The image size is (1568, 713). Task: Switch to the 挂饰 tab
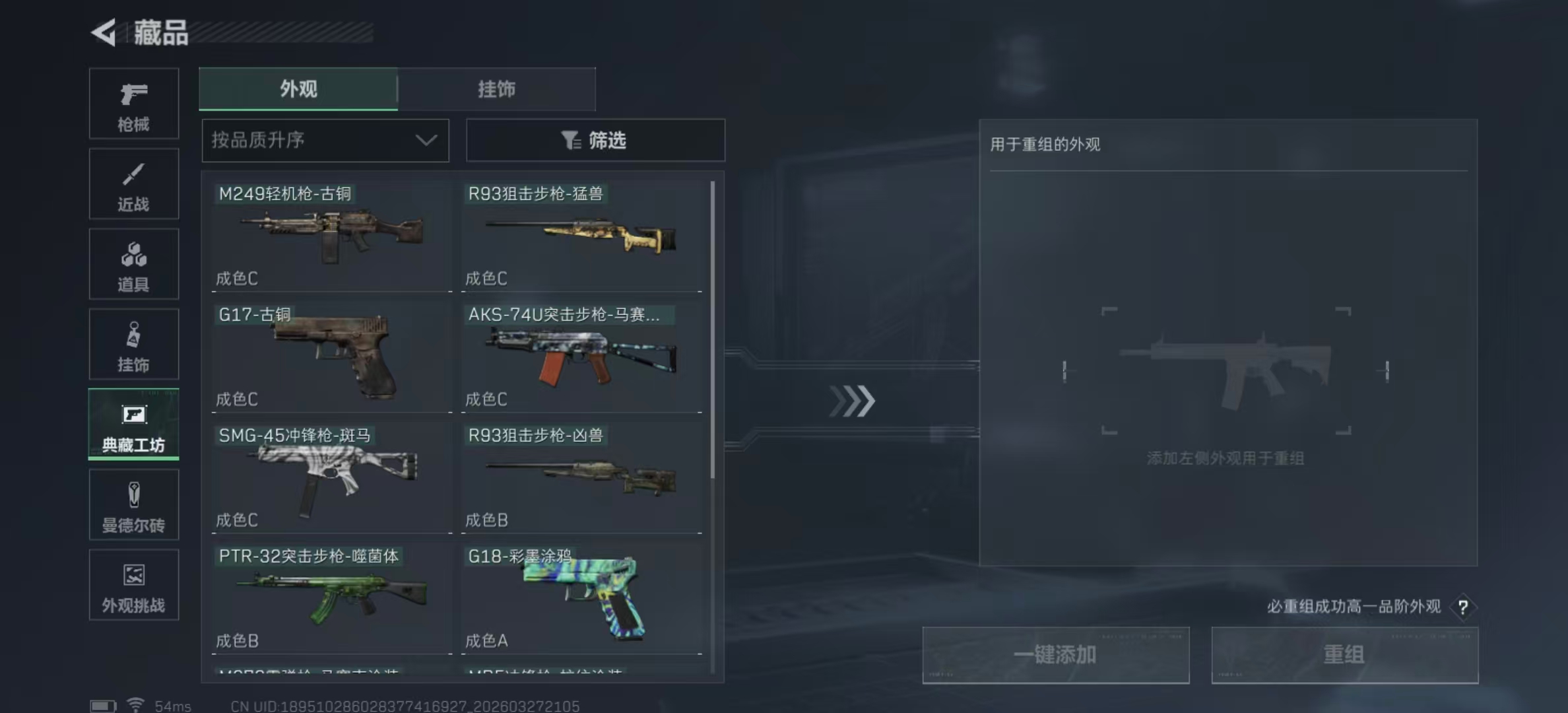[497, 89]
